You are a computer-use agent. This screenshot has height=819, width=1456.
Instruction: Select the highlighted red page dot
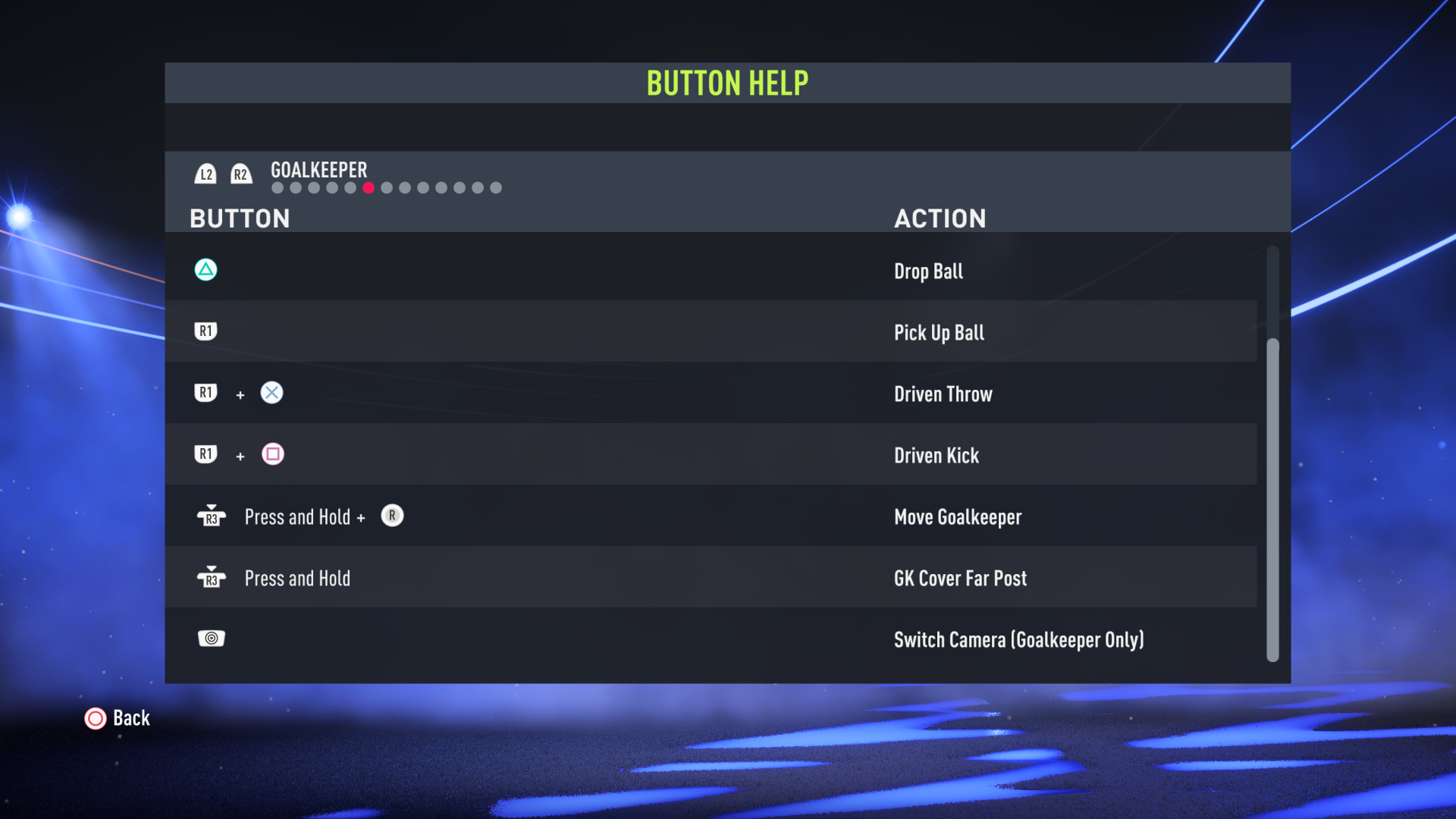pos(369,187)
